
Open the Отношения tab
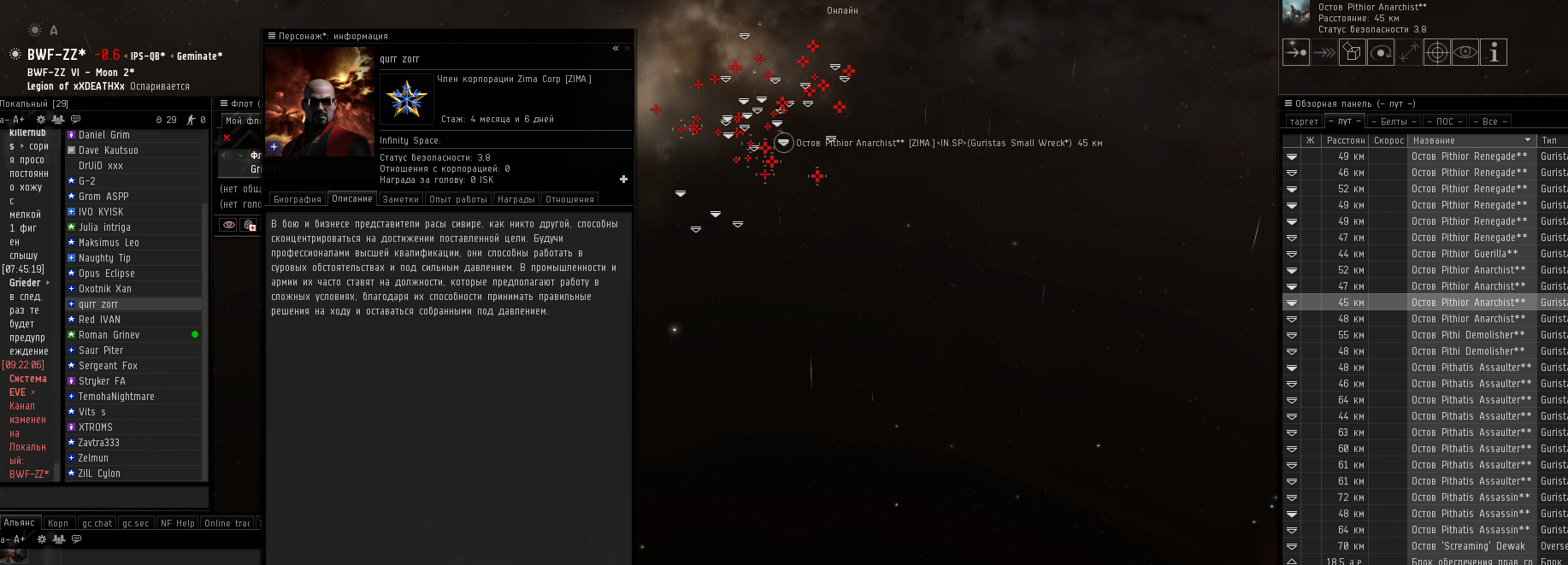[x=569, y=199]
